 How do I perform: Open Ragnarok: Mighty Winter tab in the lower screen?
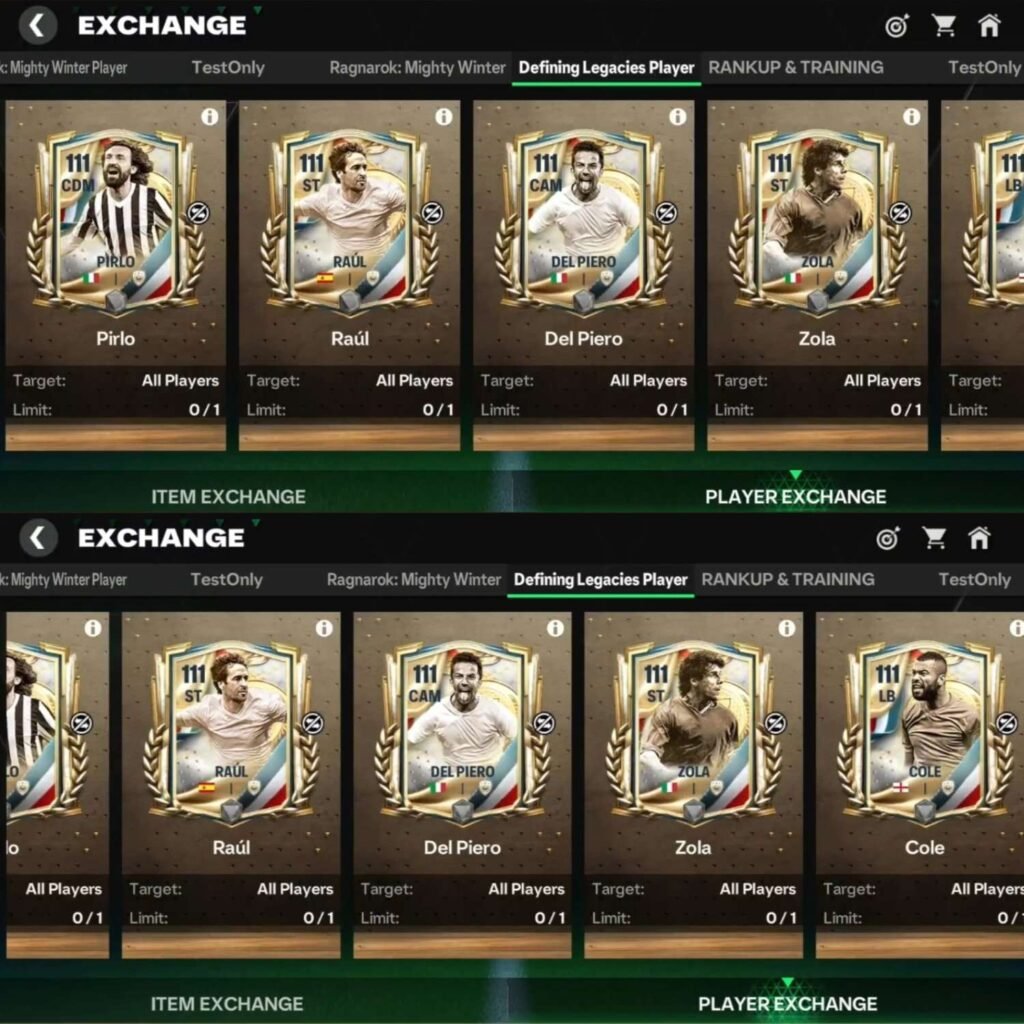click(x=414, y=580)
